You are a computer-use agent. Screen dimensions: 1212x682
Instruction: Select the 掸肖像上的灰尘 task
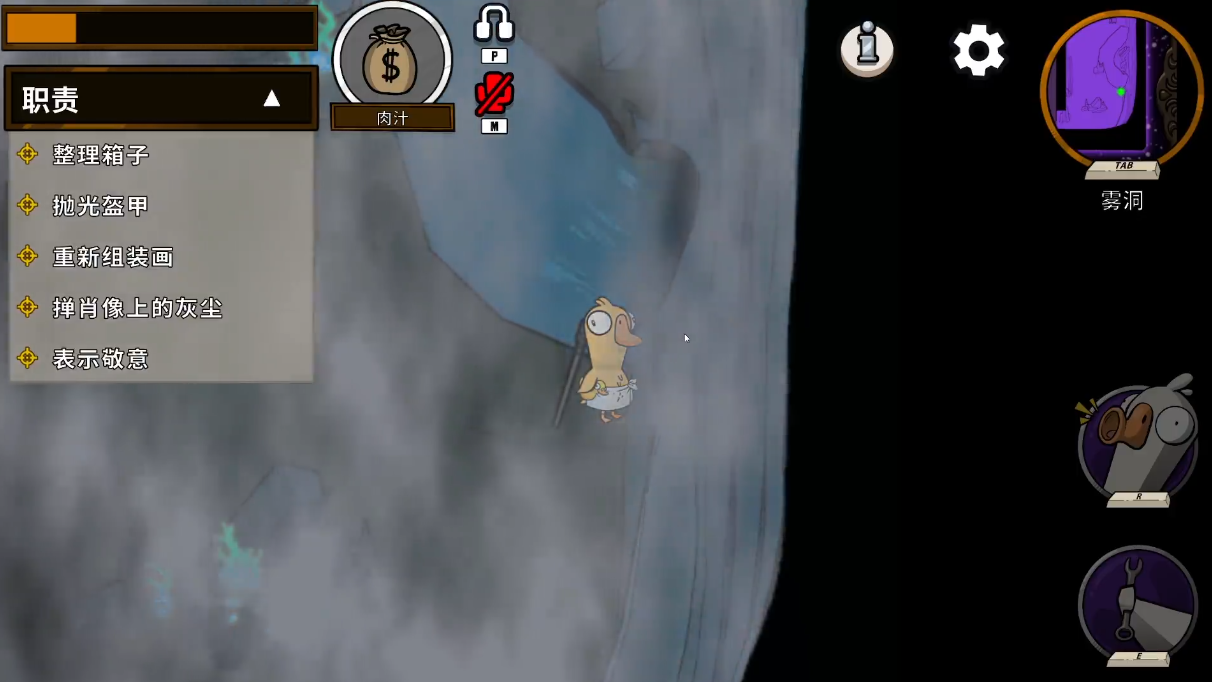click(x=137, y=308)
